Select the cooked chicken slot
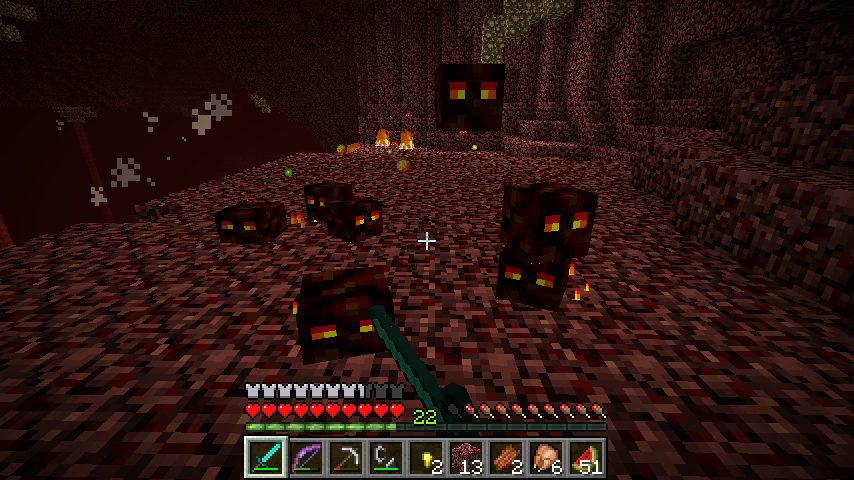This screenshot has height=480, width=854. click(x=546, y=457)
